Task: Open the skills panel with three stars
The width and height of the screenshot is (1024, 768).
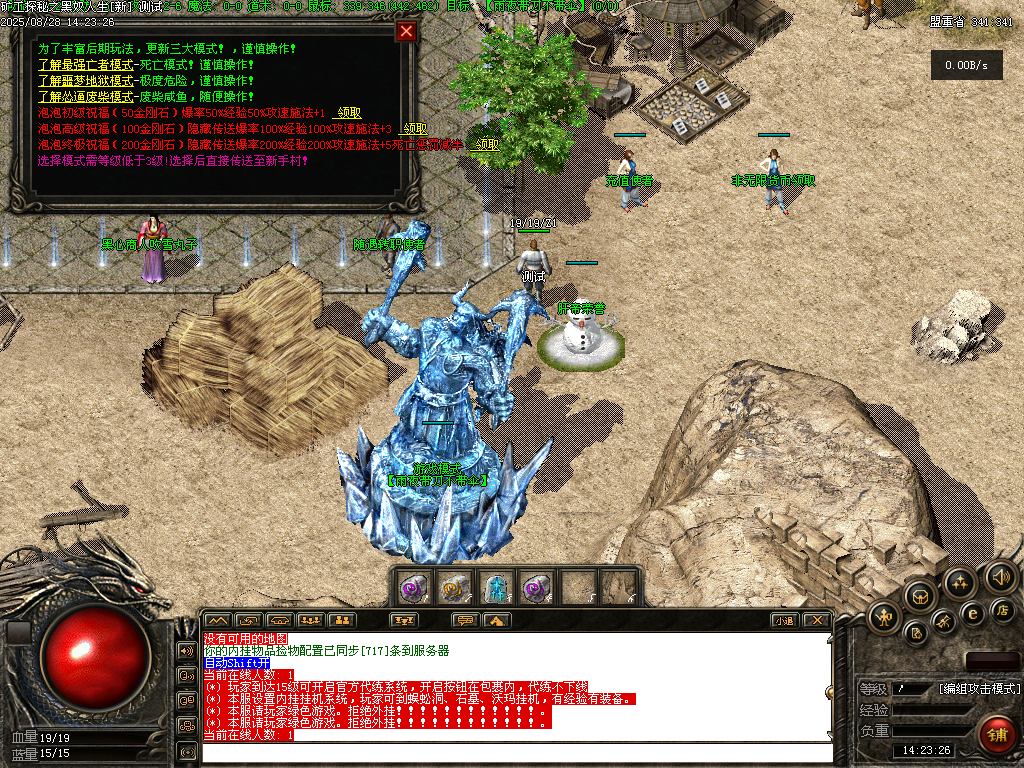Action: pos(960,582)
